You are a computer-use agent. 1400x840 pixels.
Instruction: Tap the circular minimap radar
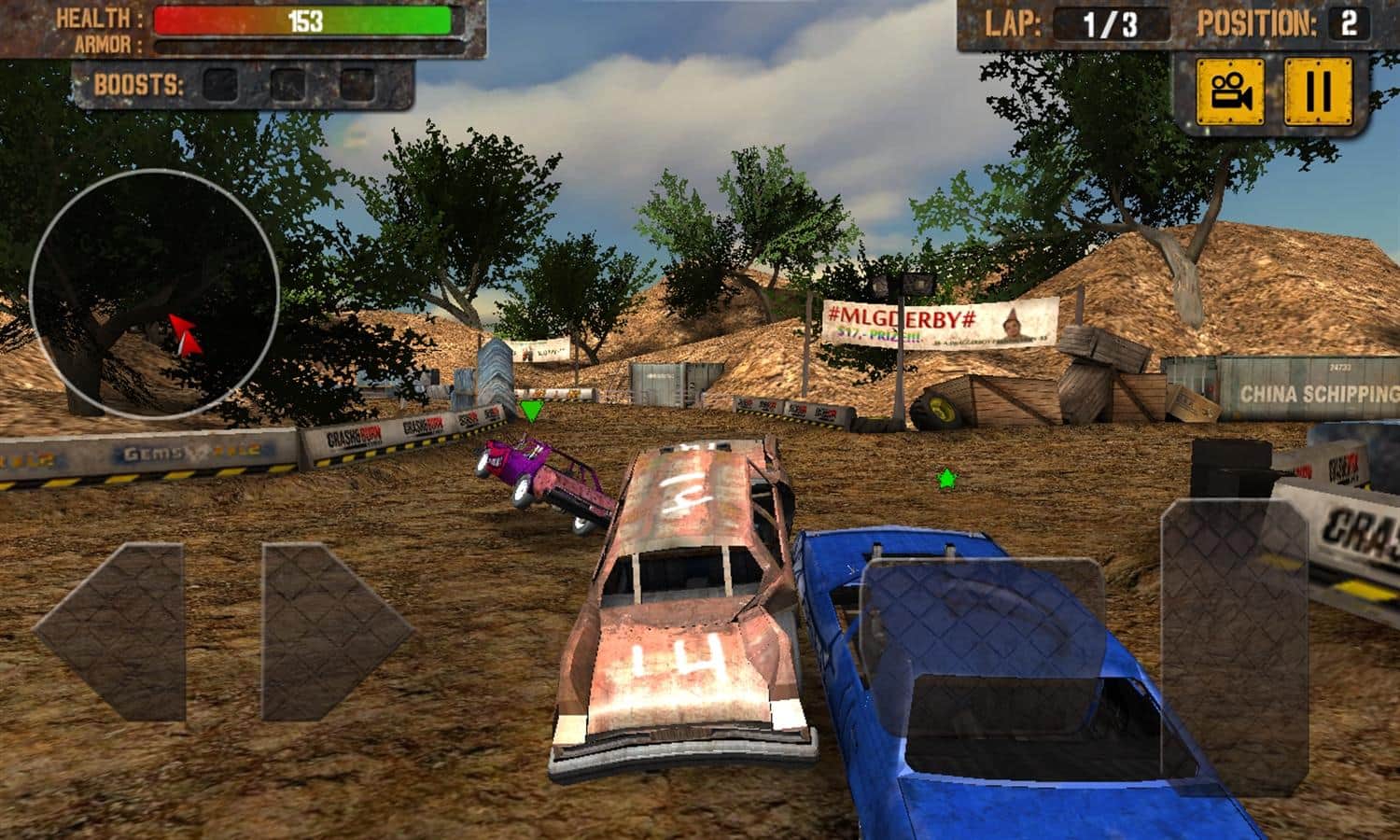[154, 293]
